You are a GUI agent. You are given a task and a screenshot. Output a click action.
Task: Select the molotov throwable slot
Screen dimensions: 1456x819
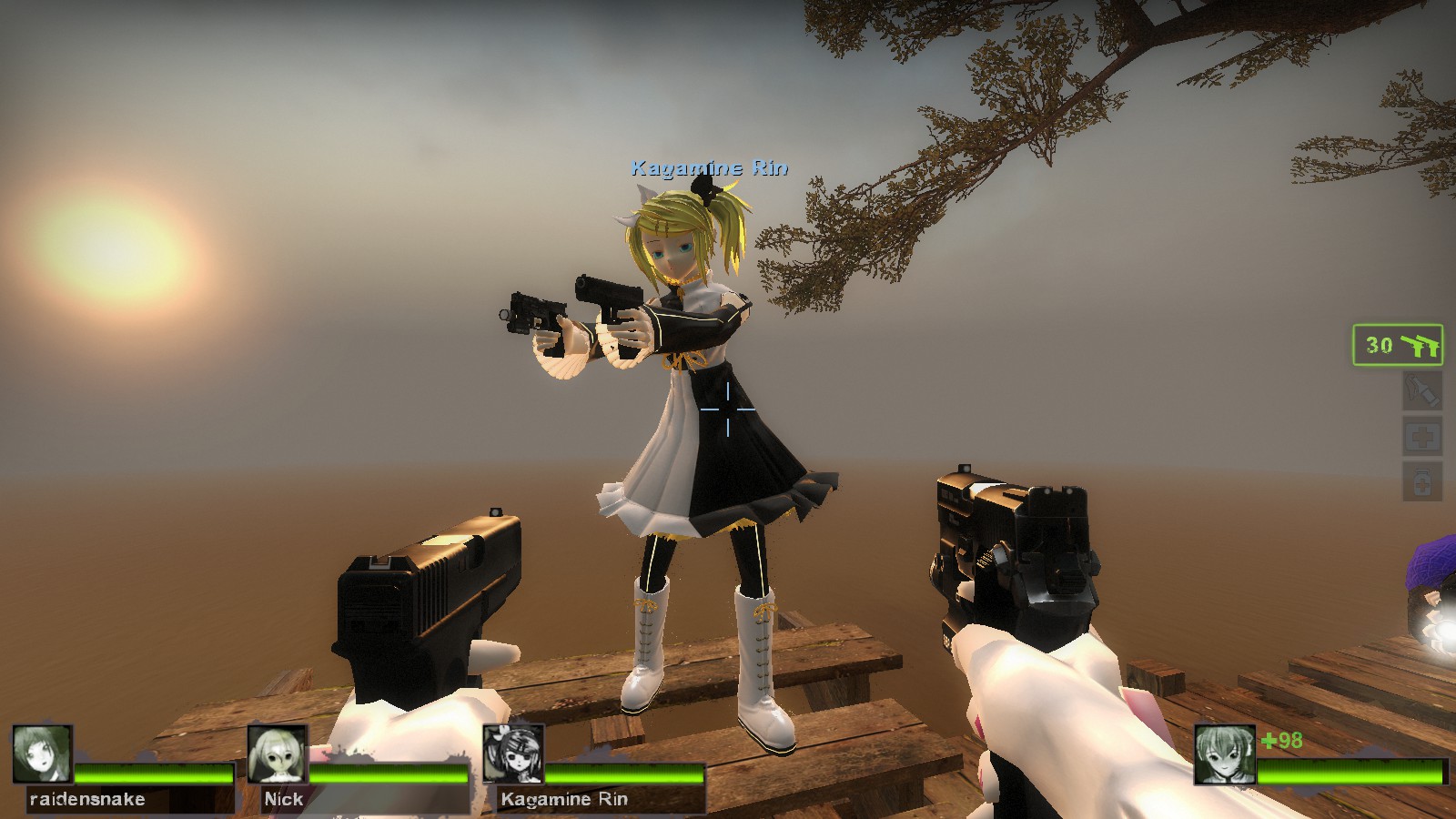tap(1421, 391)
